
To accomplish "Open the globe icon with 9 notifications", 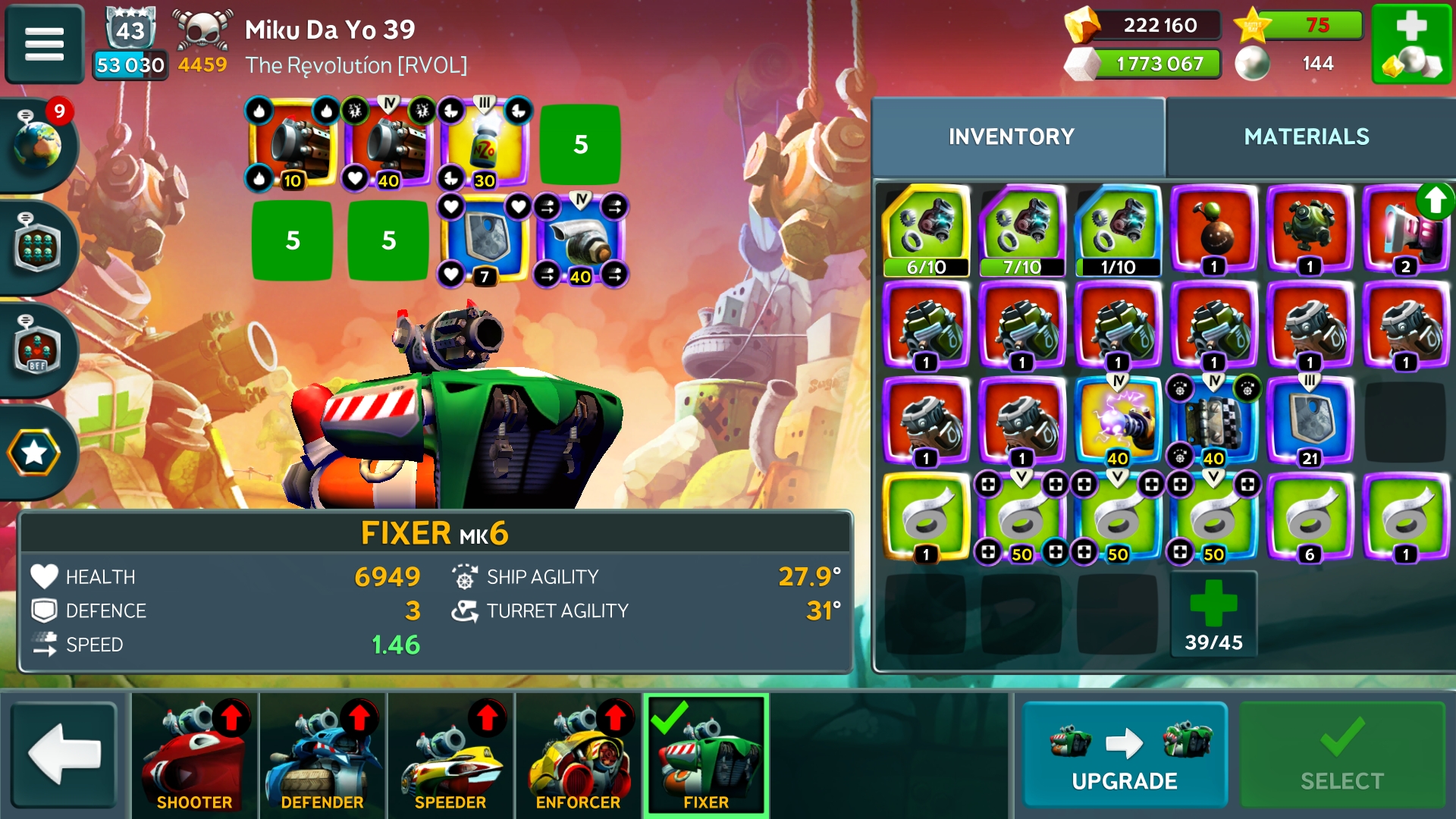I will pos(38,143).
